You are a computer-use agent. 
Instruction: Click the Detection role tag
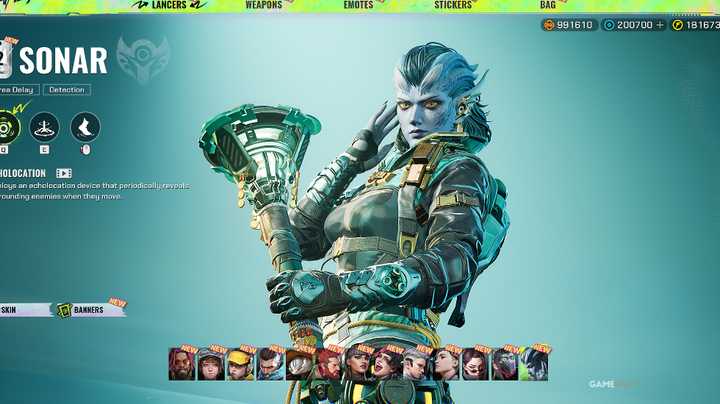66,90
